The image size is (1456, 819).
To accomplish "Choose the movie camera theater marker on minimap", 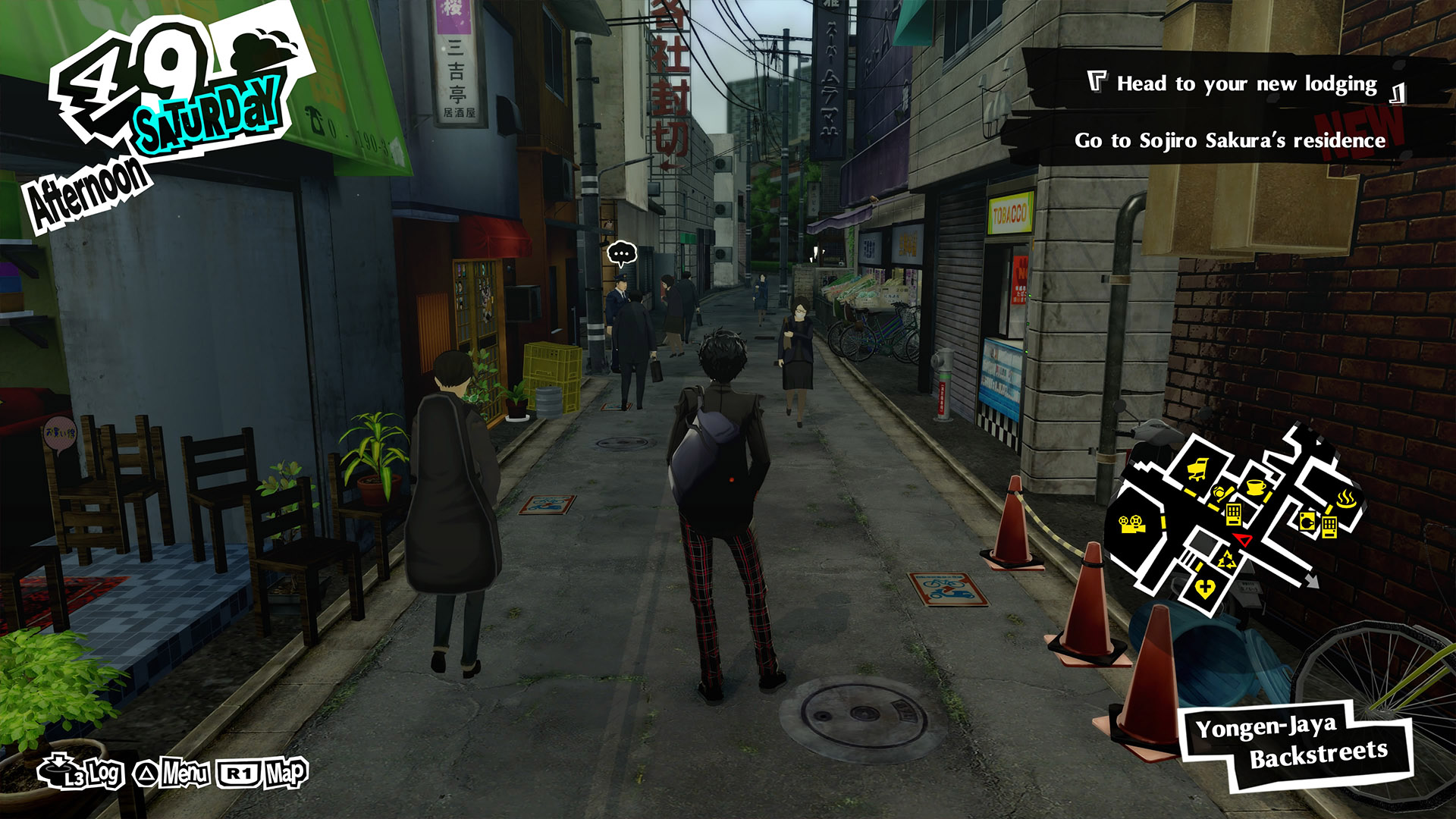I will 1131,524.
